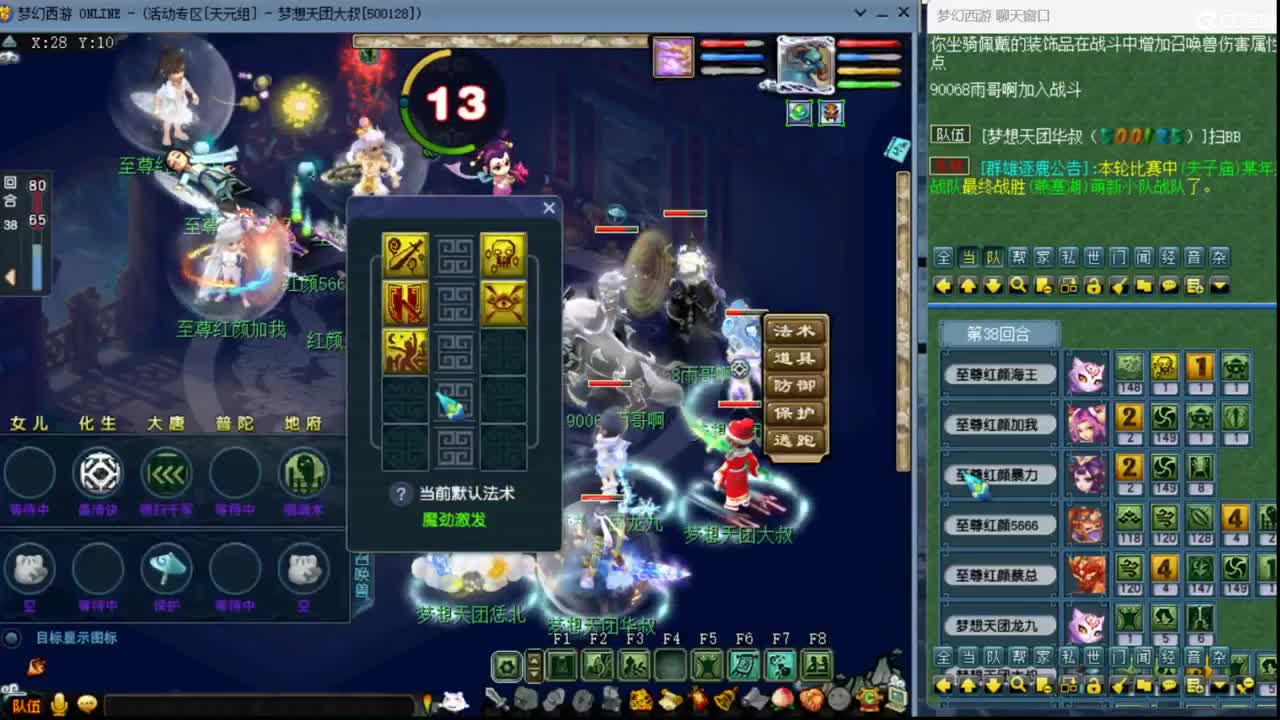Select the 嗜跃千军 pet skill icon
Viewport: 1280px width, 720px height.
click(x=166, y=473)
